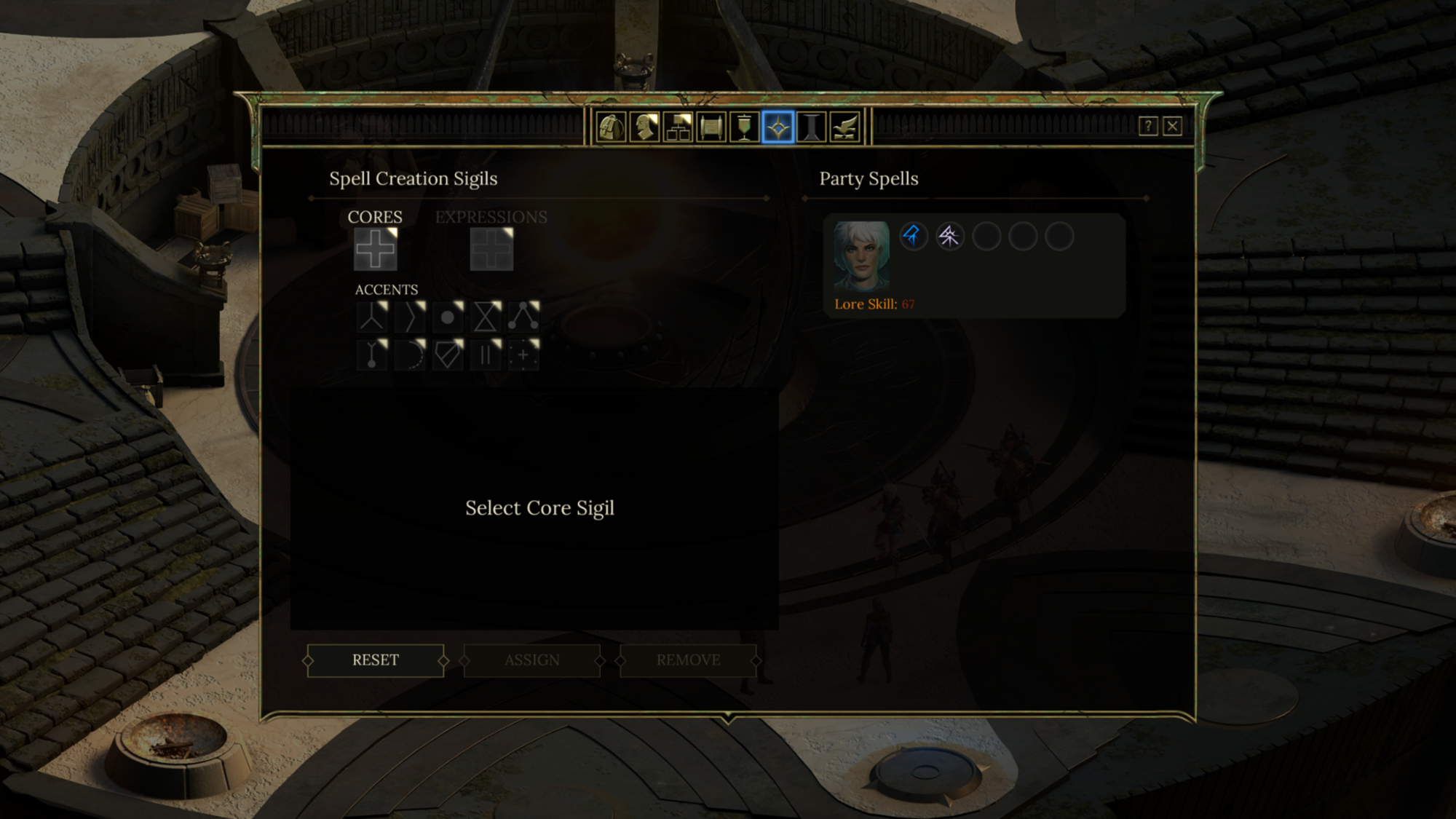1456x819 pixels.
Task: Select the three-pronged fork accent sigil
Action: click(372, 317)
